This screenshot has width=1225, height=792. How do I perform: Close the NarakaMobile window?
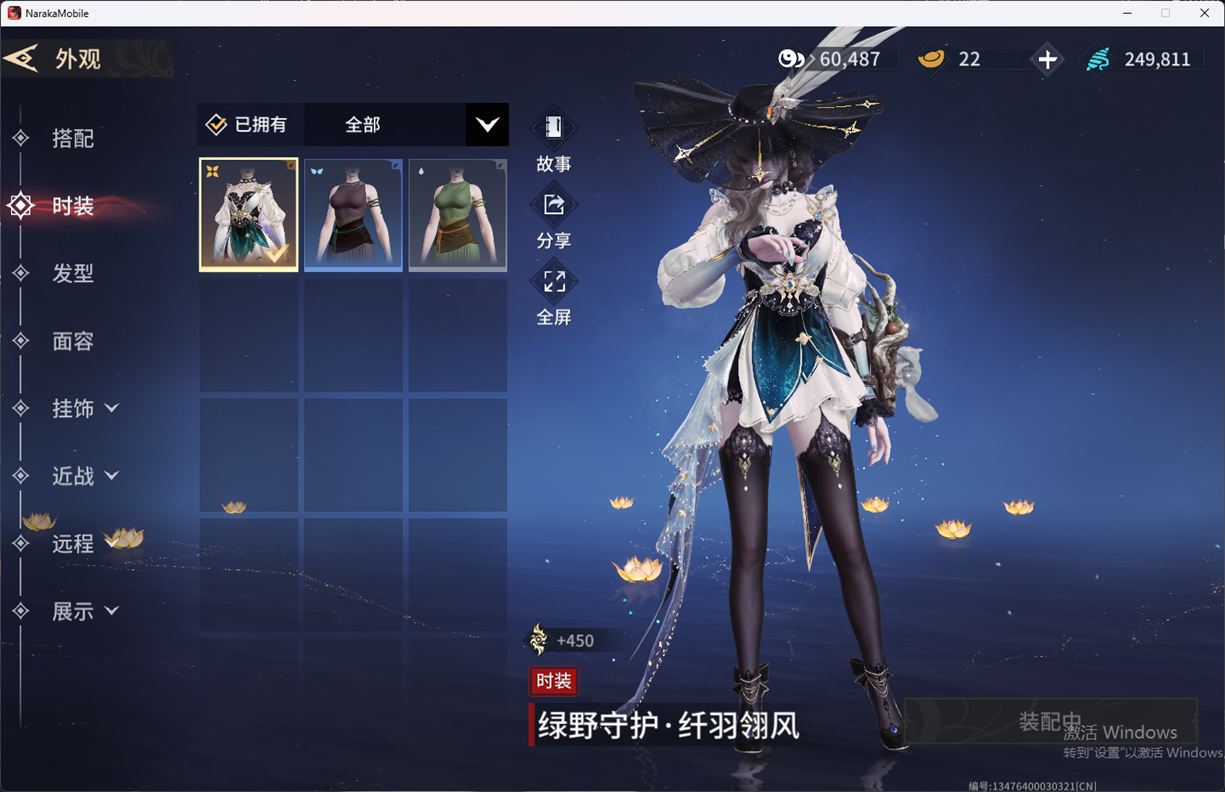coord(1204,13)
